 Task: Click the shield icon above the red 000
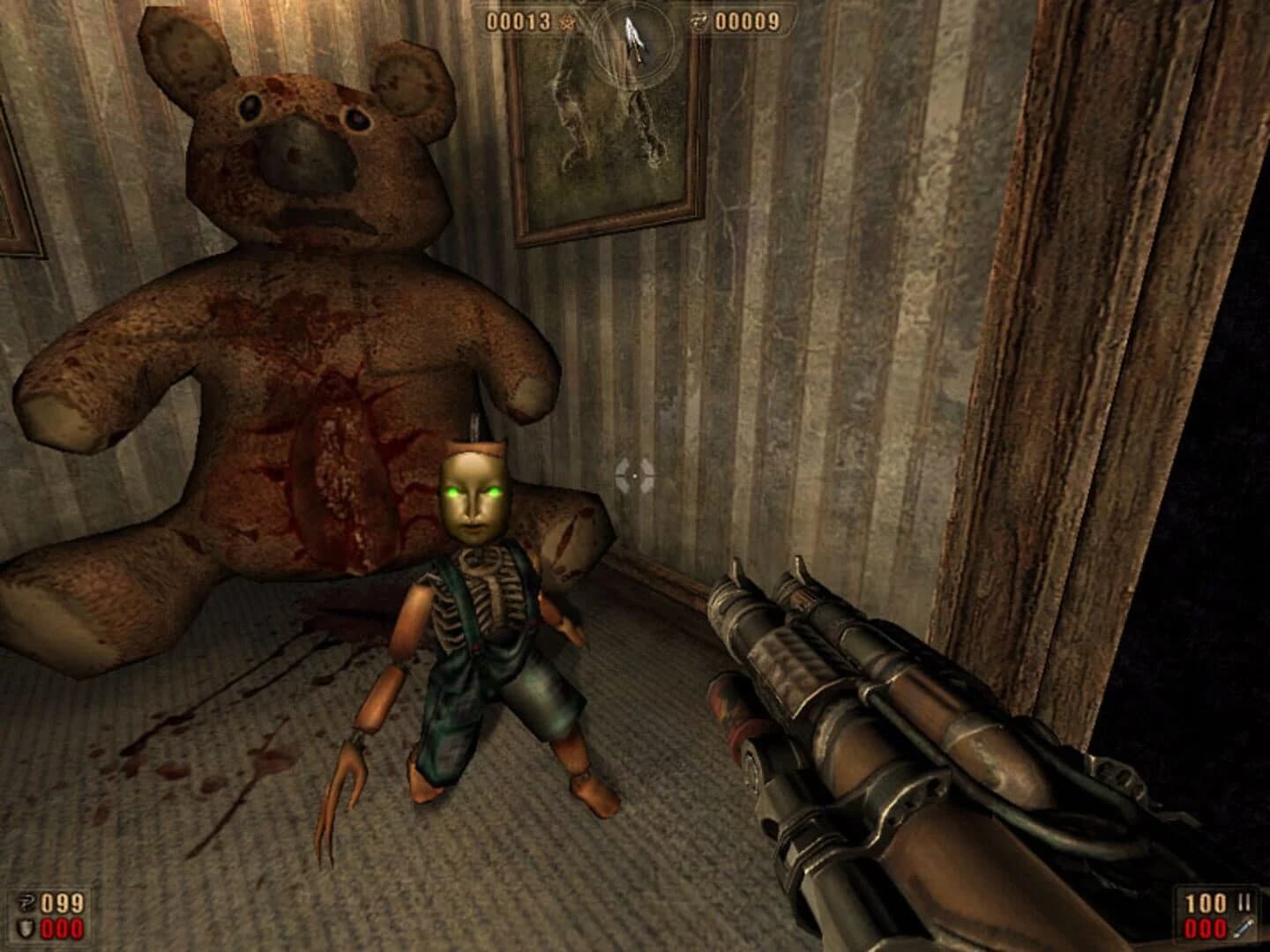coord(27,928)
